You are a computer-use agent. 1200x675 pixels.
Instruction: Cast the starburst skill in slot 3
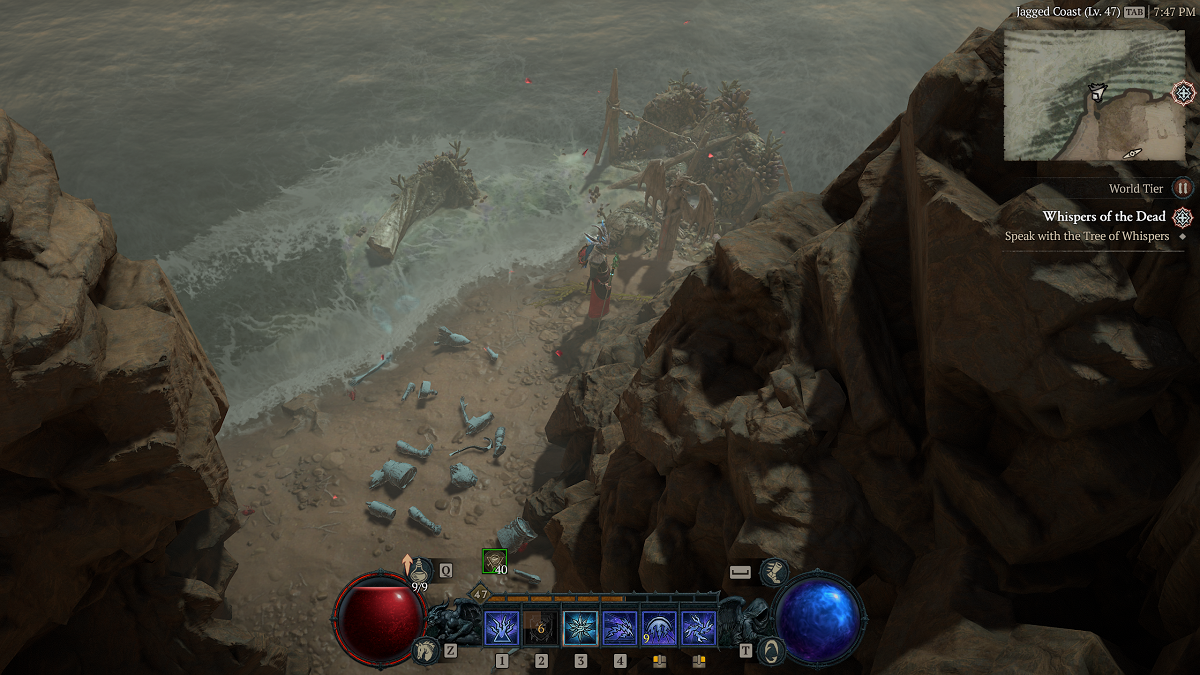[580, 628]
